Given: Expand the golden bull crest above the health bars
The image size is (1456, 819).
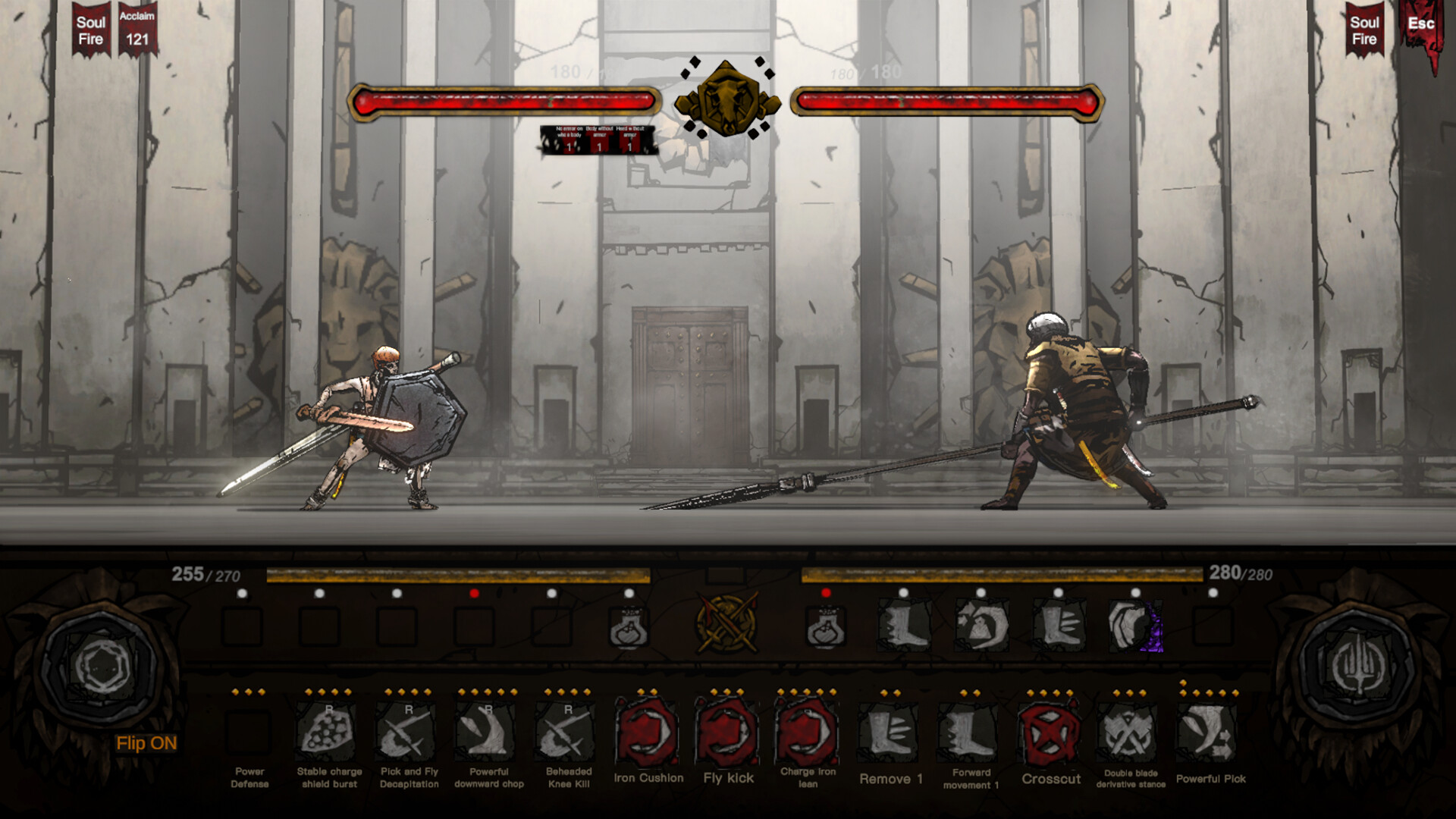Looking at the screenshot, I should click(728, 99).
